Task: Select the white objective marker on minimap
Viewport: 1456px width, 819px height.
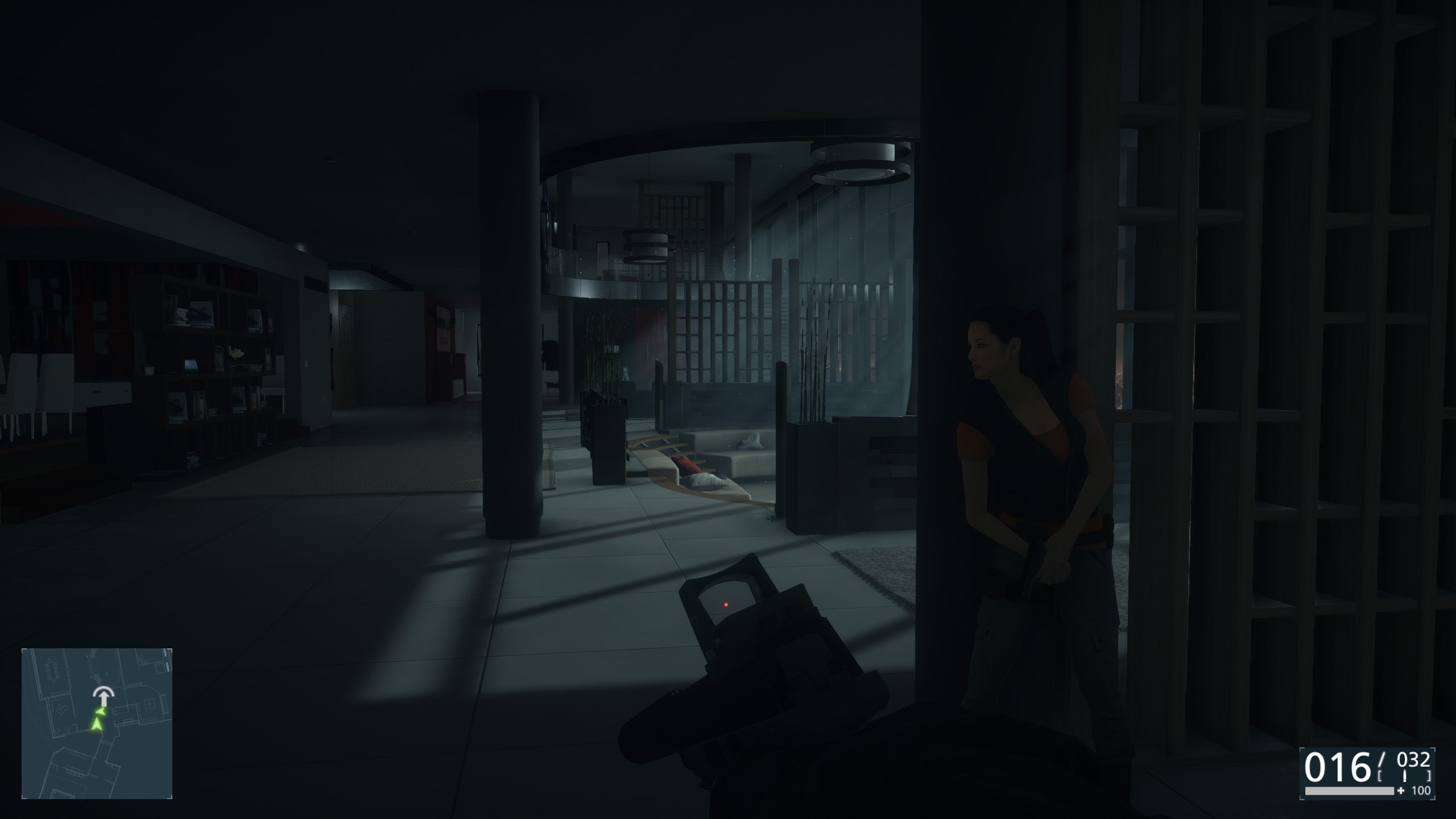Action: point(103,695)
